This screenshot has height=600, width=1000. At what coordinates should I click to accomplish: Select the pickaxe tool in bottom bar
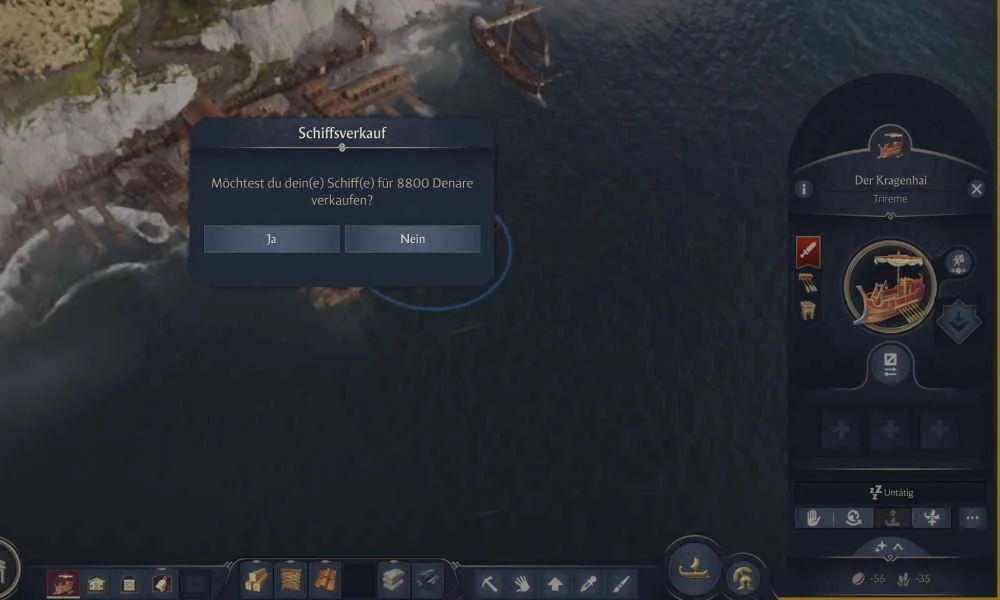tap(489, 583)
